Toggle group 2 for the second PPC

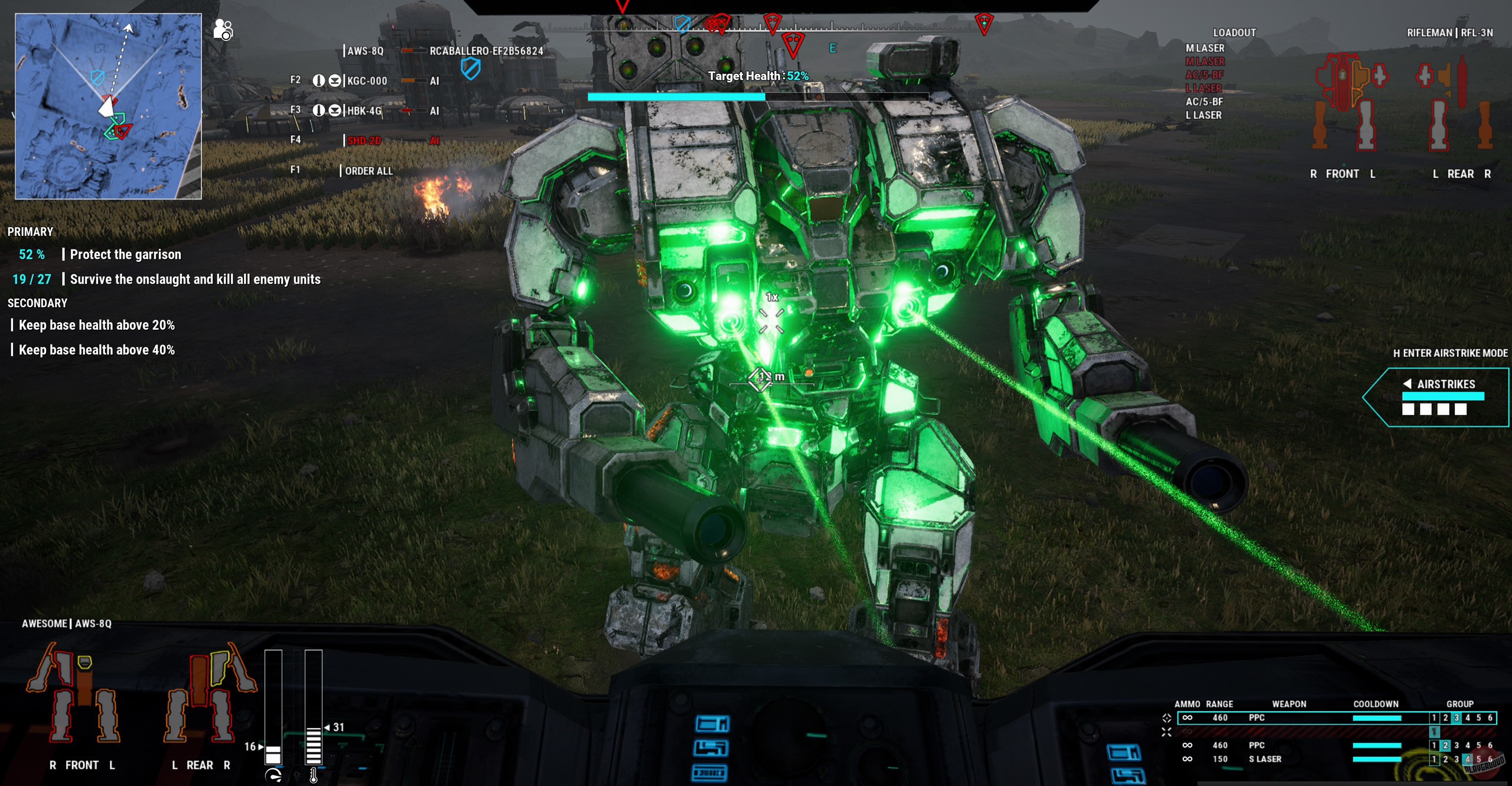1445,746
